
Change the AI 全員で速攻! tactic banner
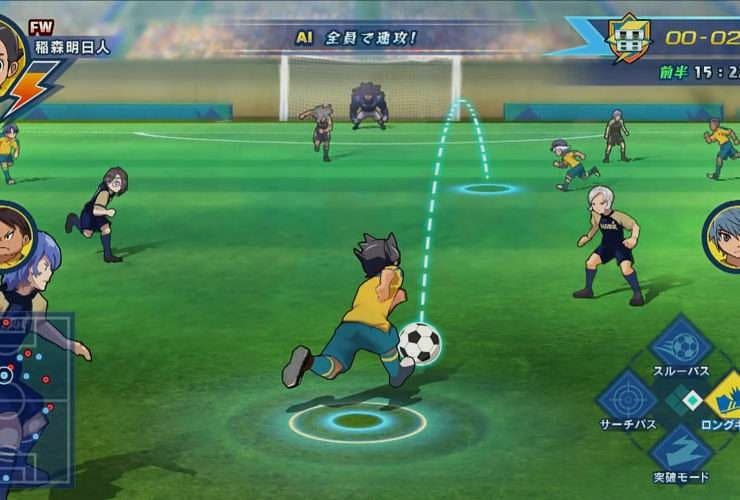(x=355, y=38)
